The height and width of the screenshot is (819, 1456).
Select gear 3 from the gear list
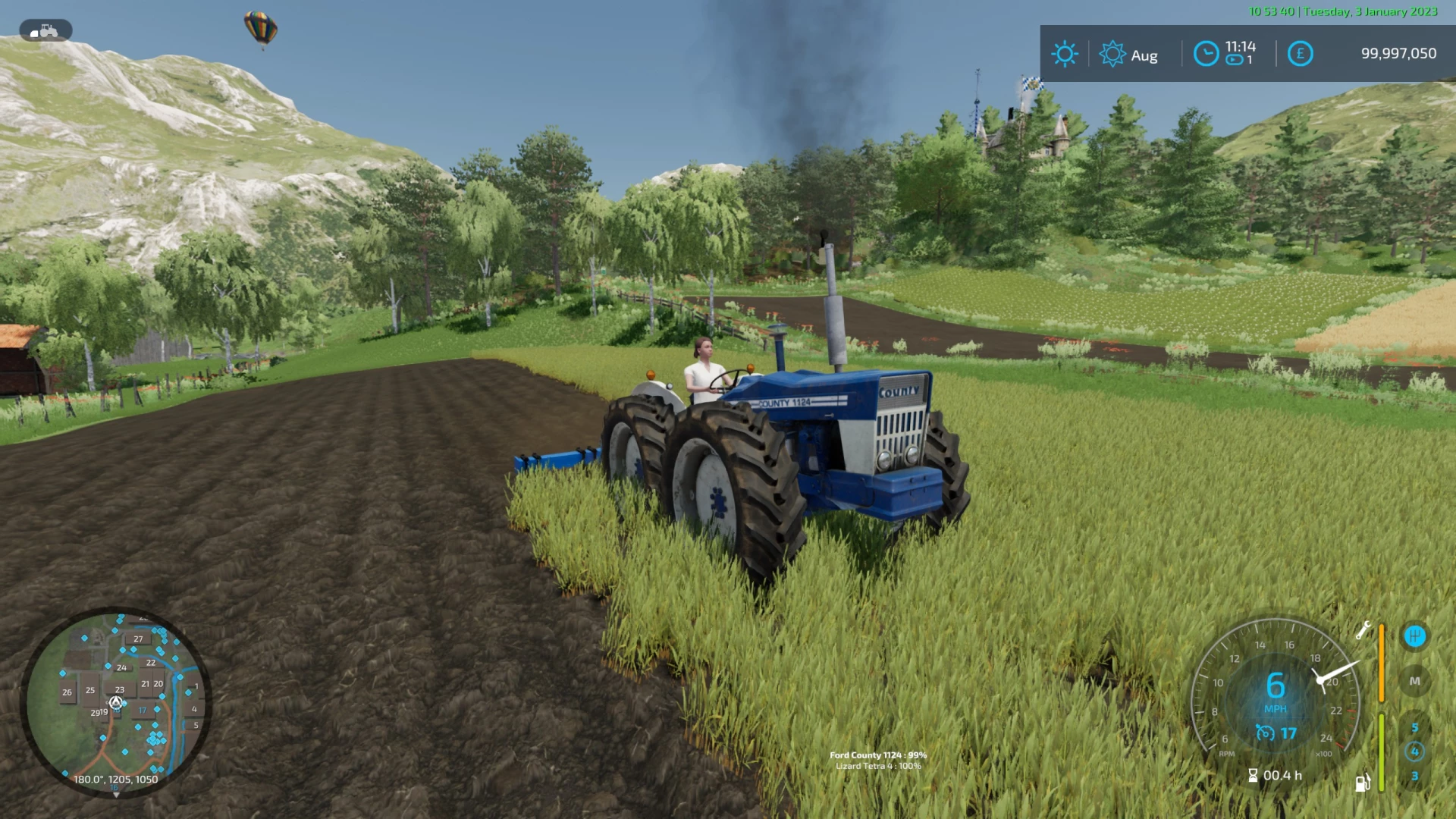[1415, 777]
